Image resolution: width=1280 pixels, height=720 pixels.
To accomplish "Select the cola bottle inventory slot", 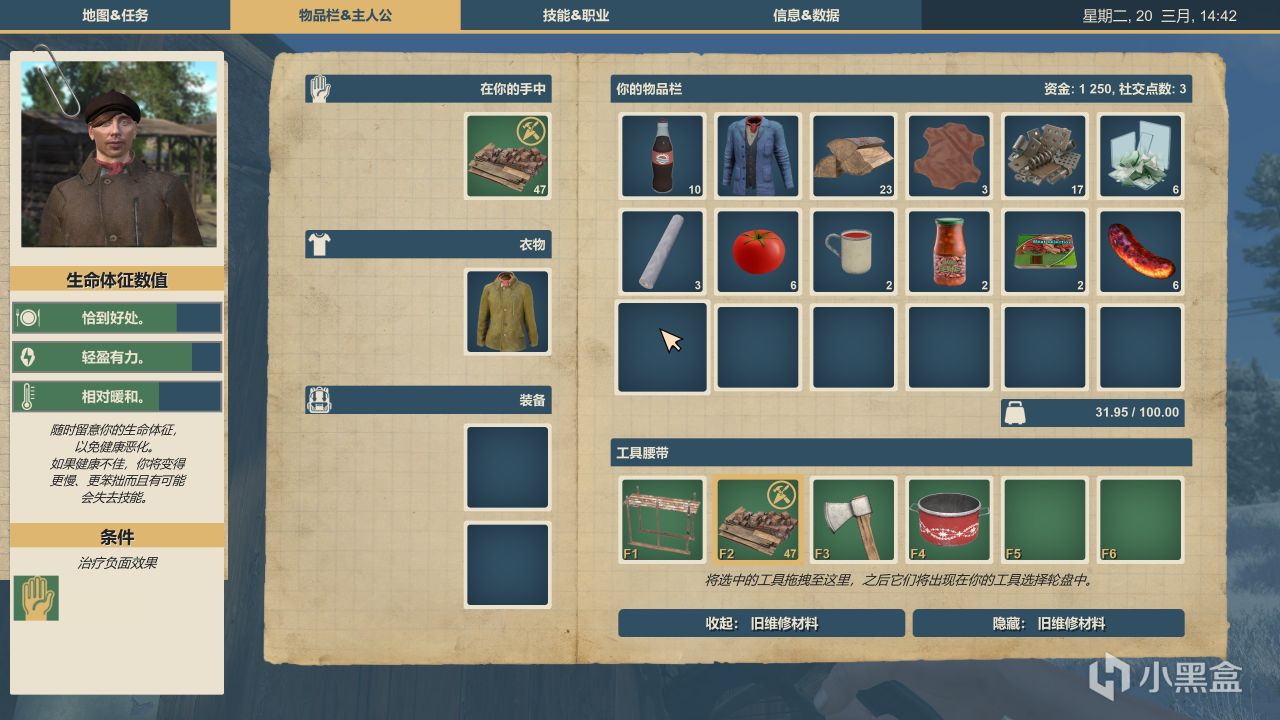I will click(663, 155).
